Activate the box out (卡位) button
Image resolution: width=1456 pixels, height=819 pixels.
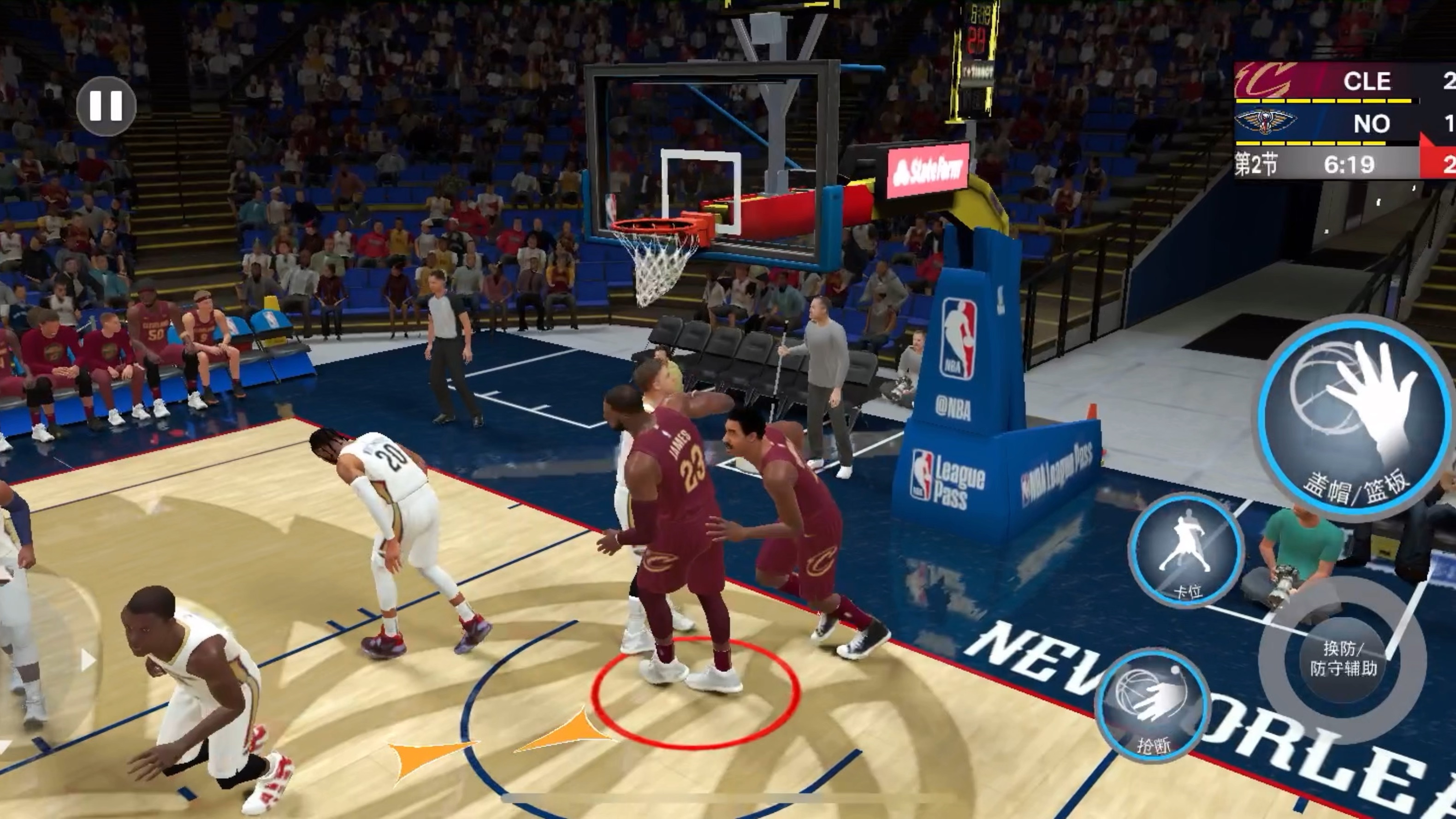1186,550
